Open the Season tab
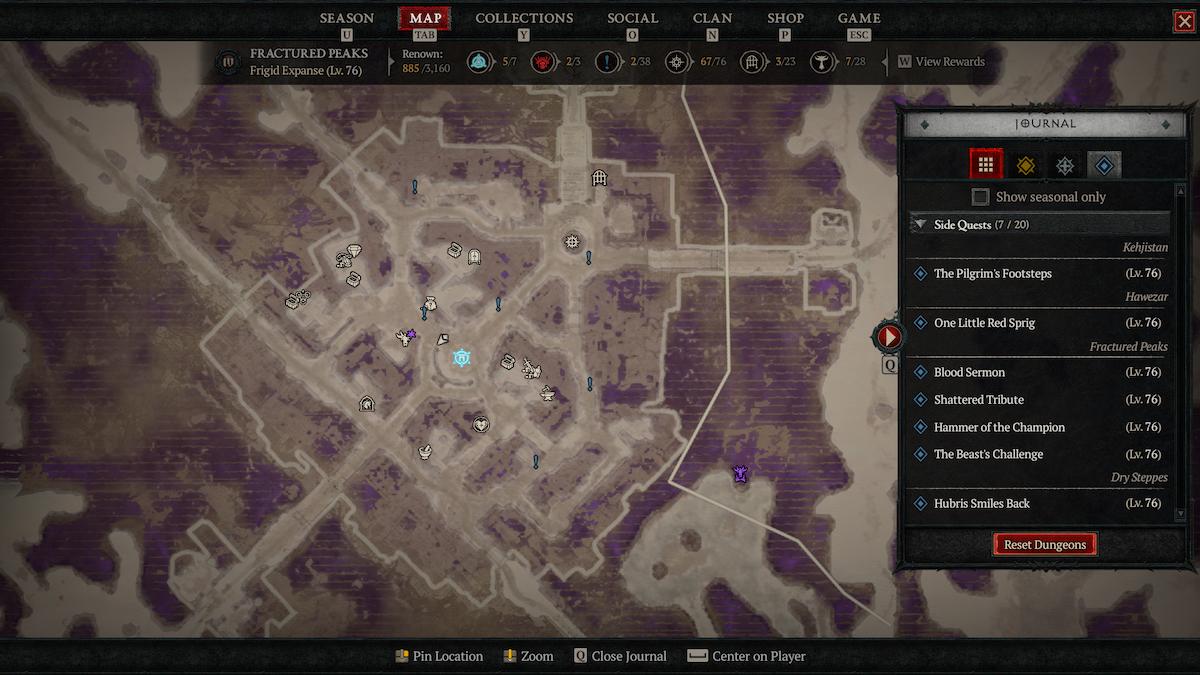This screenshot has height=675, width=1200. click(346, 18)
